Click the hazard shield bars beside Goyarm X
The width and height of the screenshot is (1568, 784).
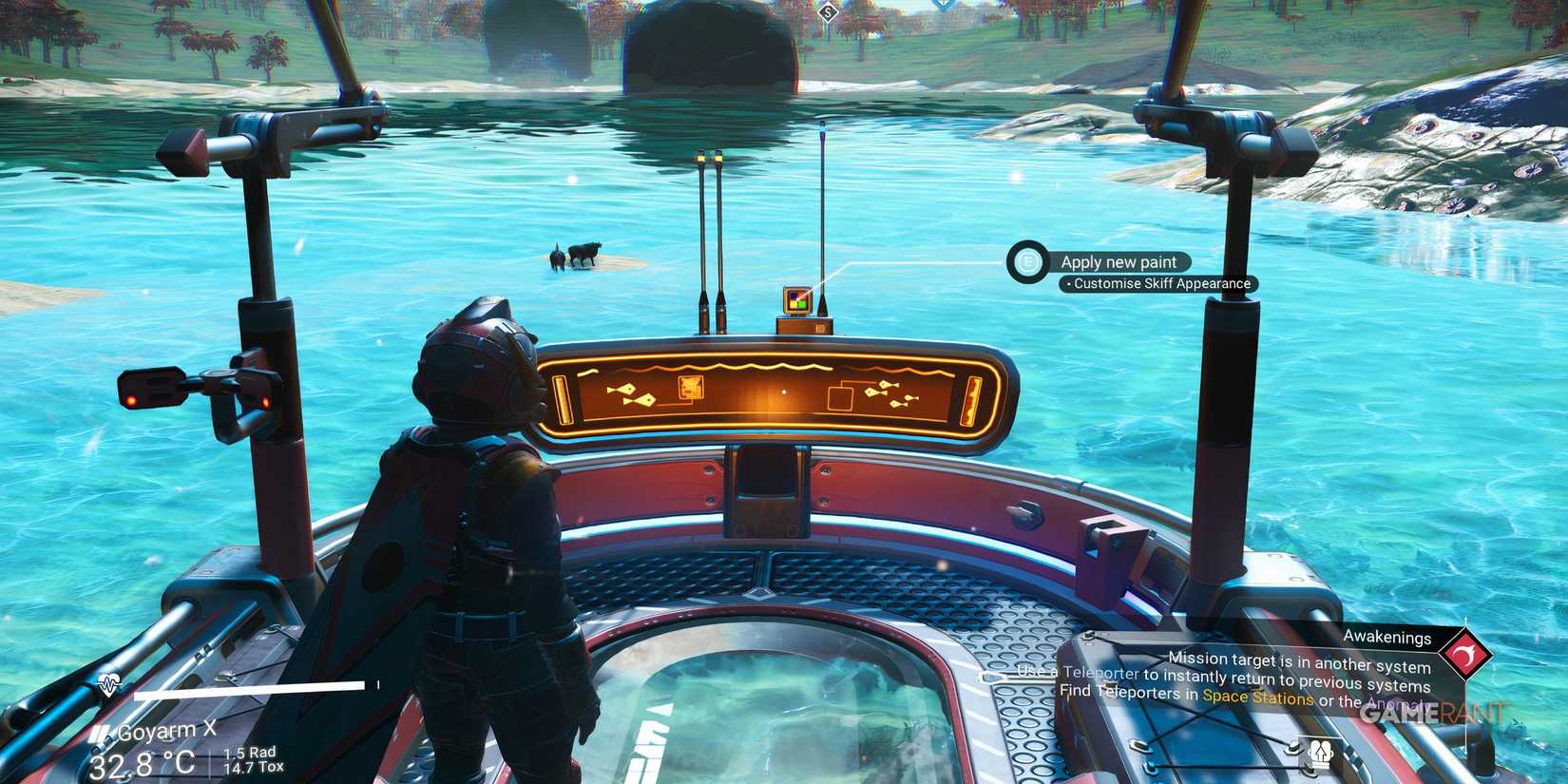pyautogui.click(x=99, y=733)
